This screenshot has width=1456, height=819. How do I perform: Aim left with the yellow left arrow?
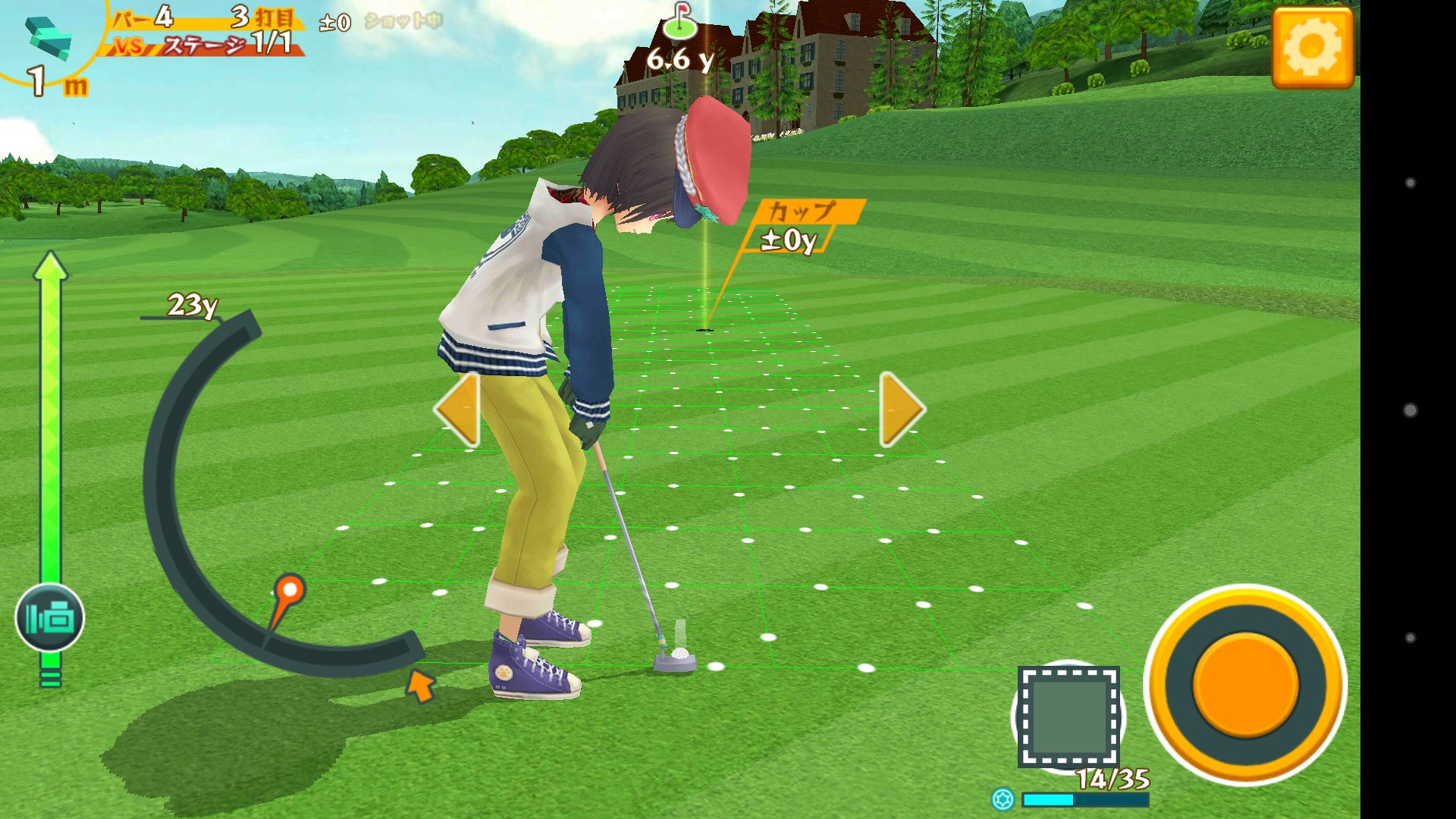click(x=457, y=409)
